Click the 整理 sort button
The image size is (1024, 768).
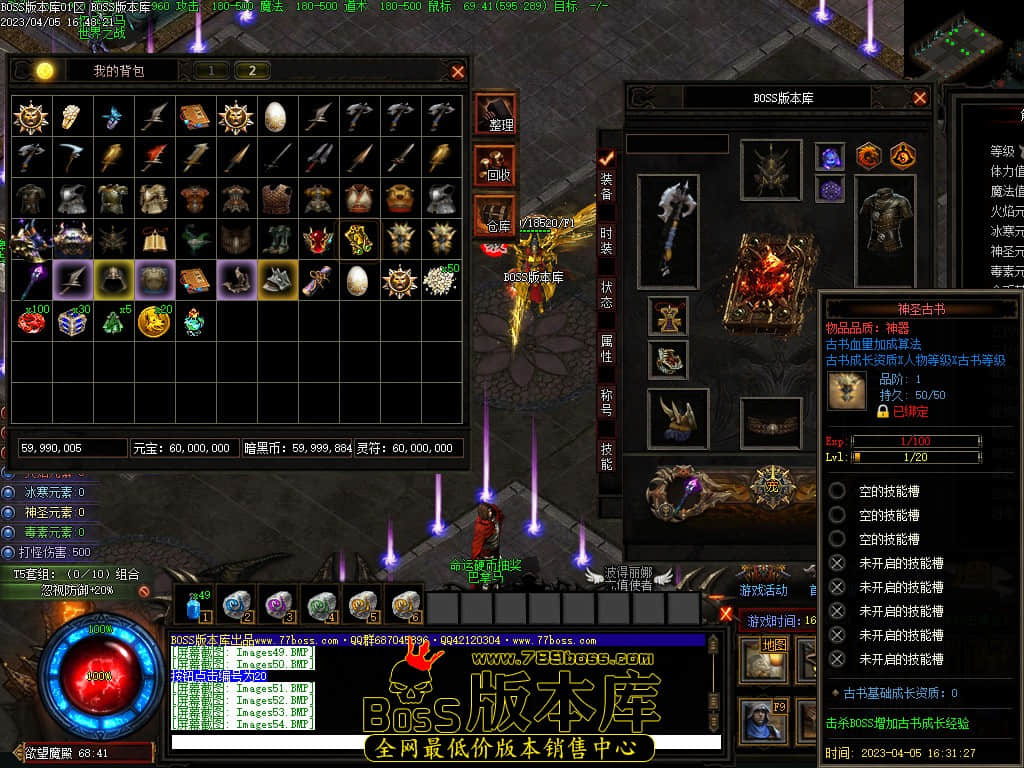[x=496, y=113]
